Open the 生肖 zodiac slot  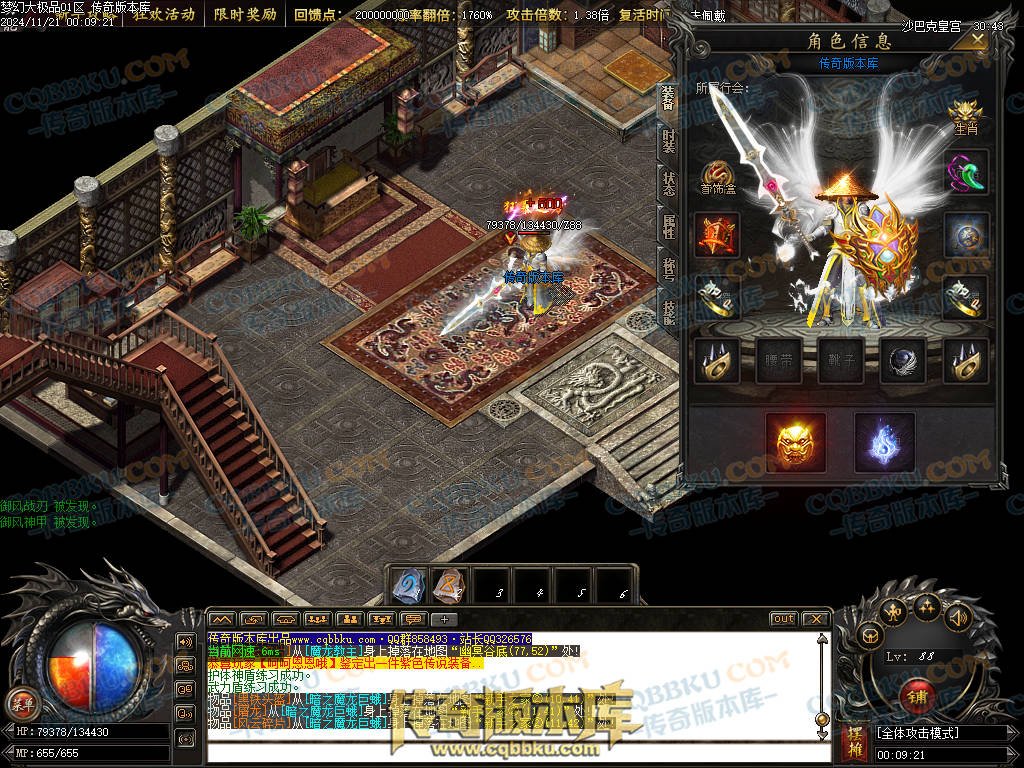pyautogui.click(x=965, y=113)
